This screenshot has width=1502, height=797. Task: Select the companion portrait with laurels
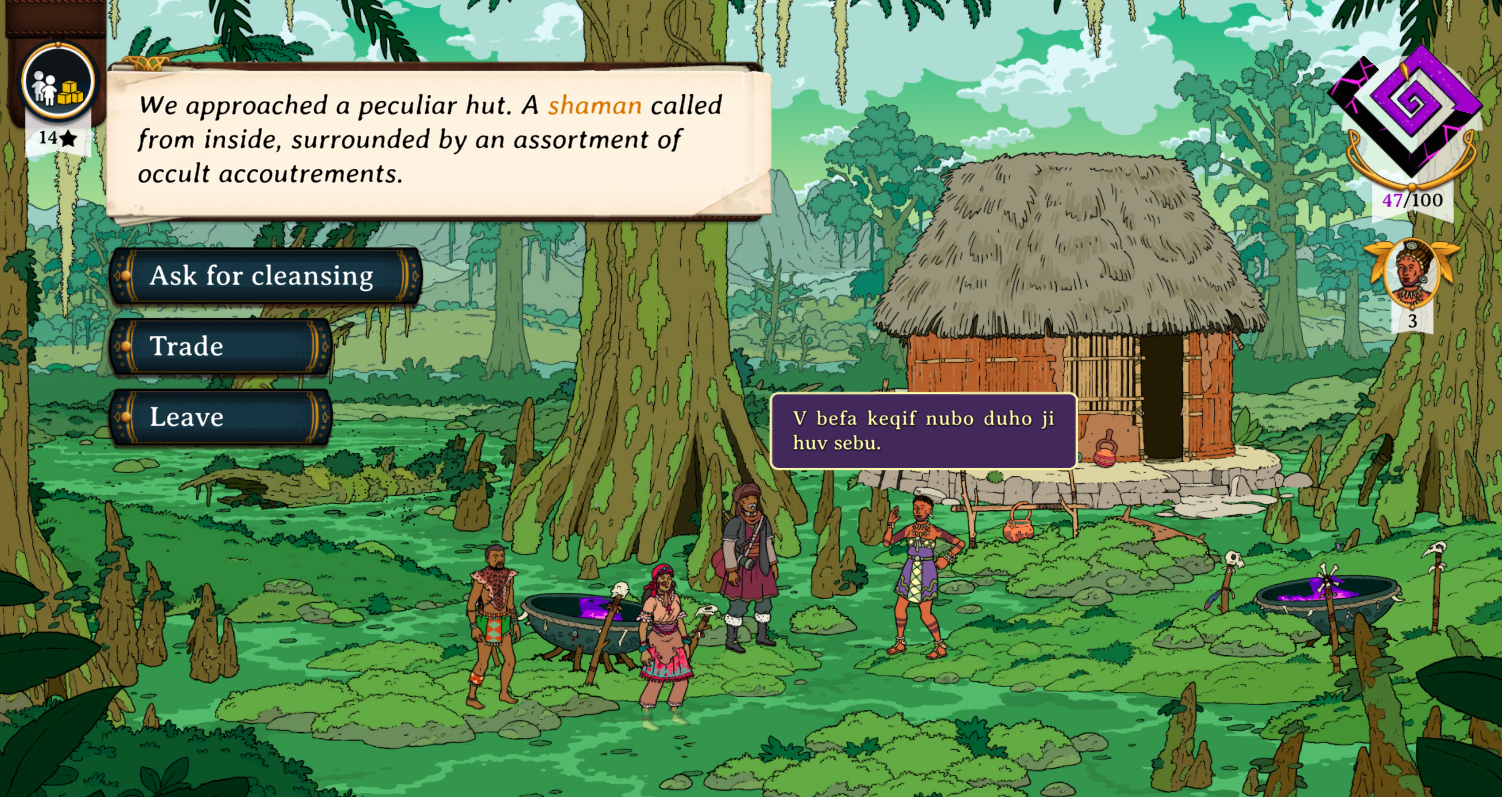(1412, 271)
